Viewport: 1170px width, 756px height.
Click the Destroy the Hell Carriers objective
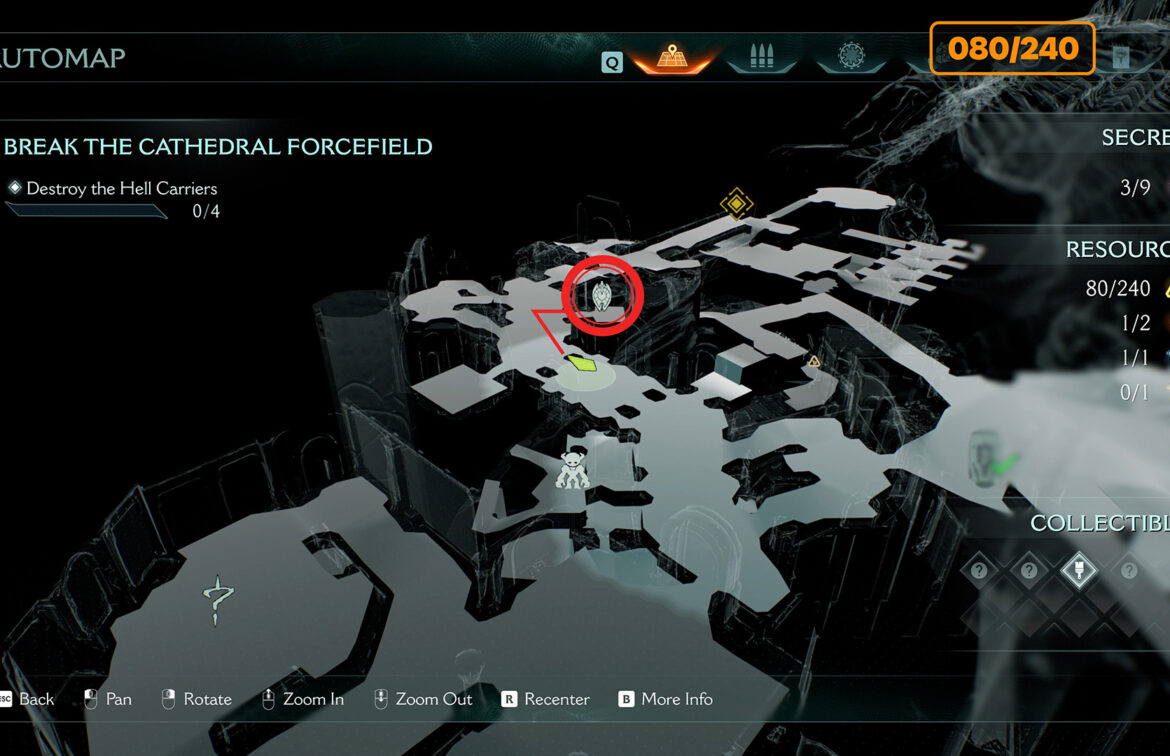coord(121,188)
